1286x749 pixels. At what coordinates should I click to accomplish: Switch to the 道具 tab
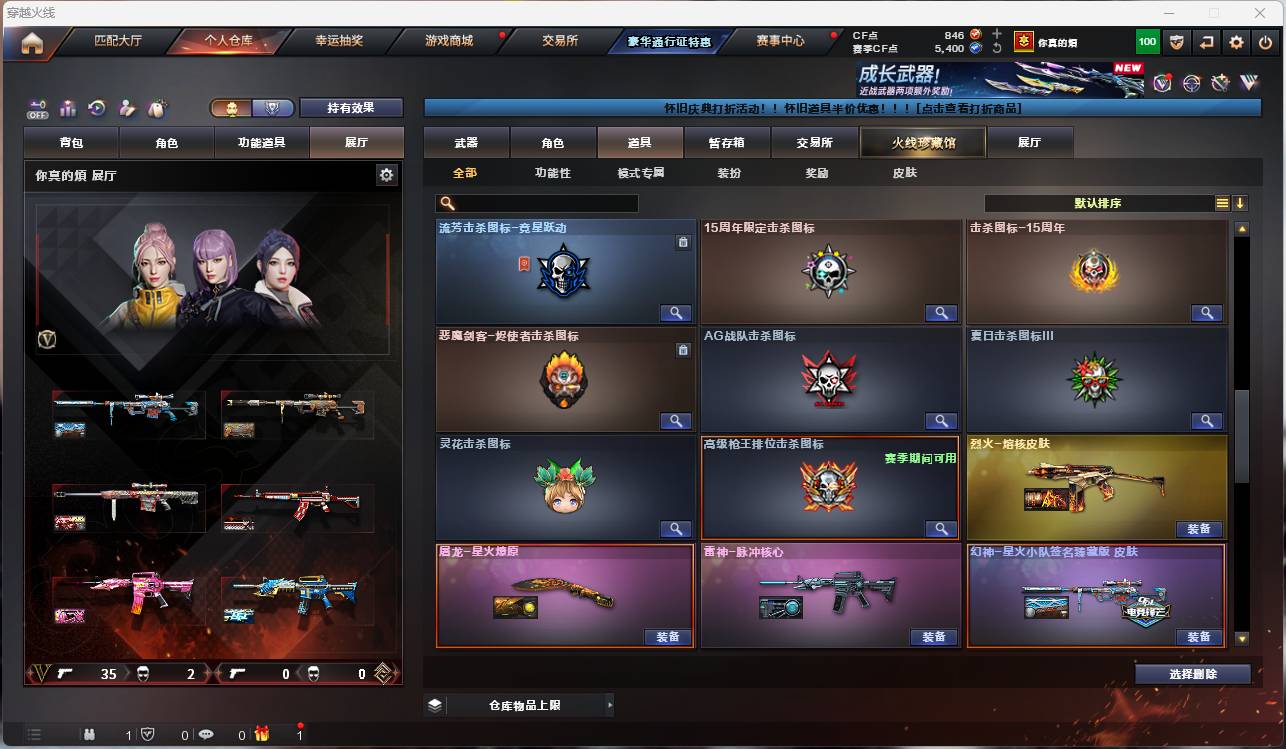pyautogui.click(x=640, y=142)
